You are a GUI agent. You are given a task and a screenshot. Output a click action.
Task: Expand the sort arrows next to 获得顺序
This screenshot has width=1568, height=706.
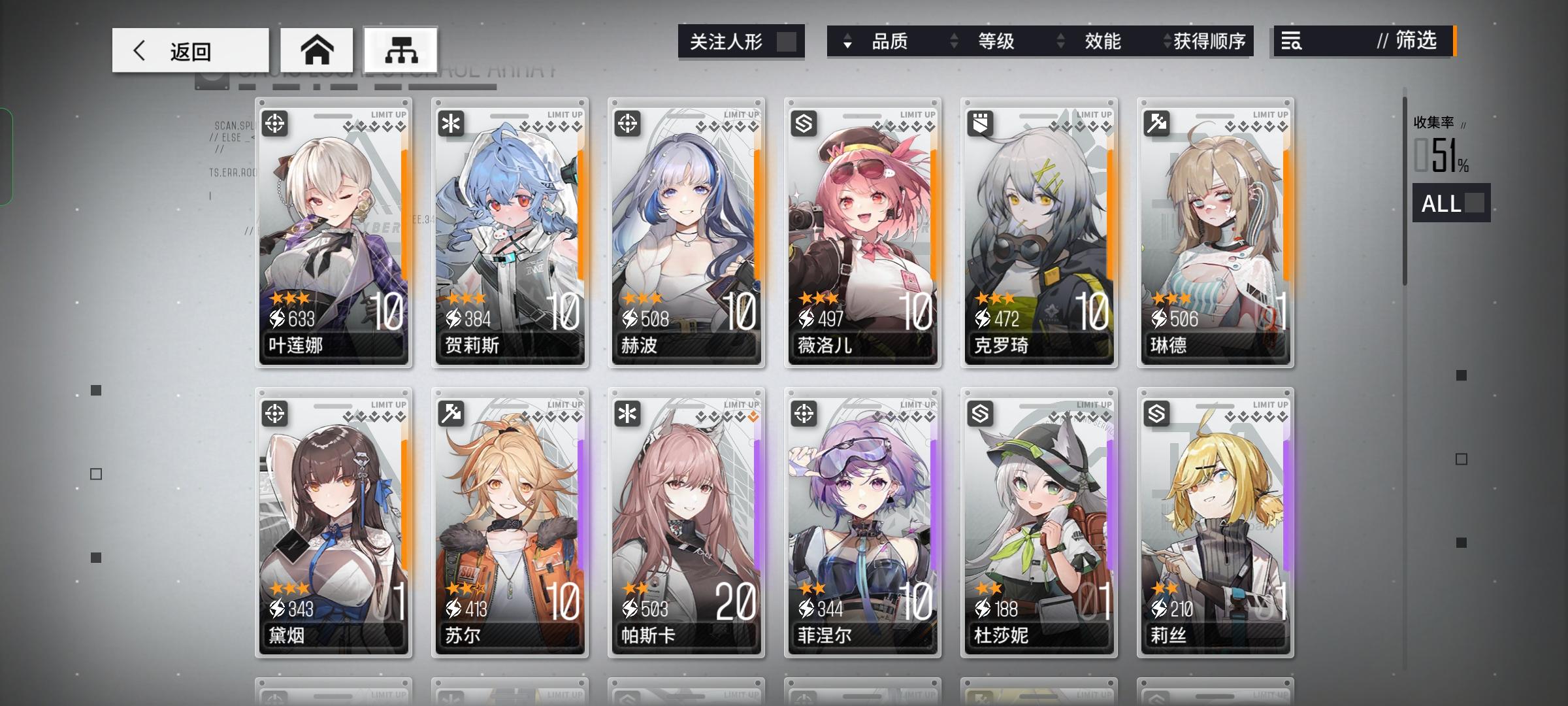[x=1168, y=41]
